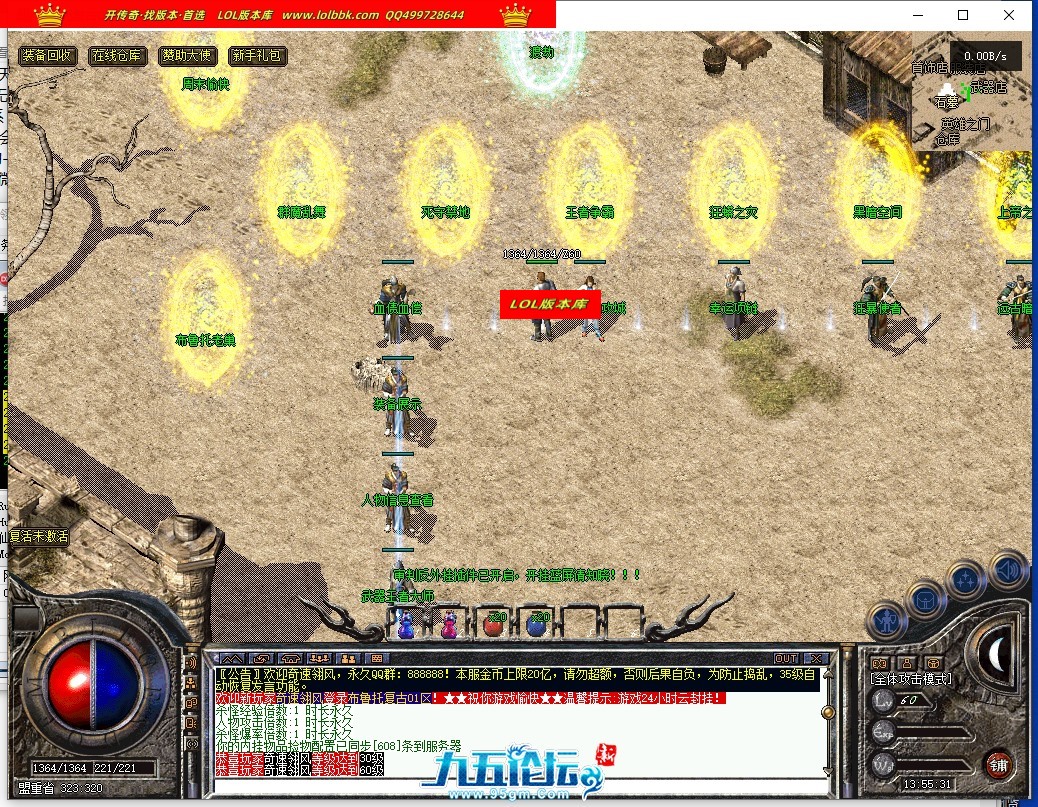Image resolution: width=1038 pixels, height=807 pixels.
Task: Click the round speaker sound button
Action: click(1008, 570)
